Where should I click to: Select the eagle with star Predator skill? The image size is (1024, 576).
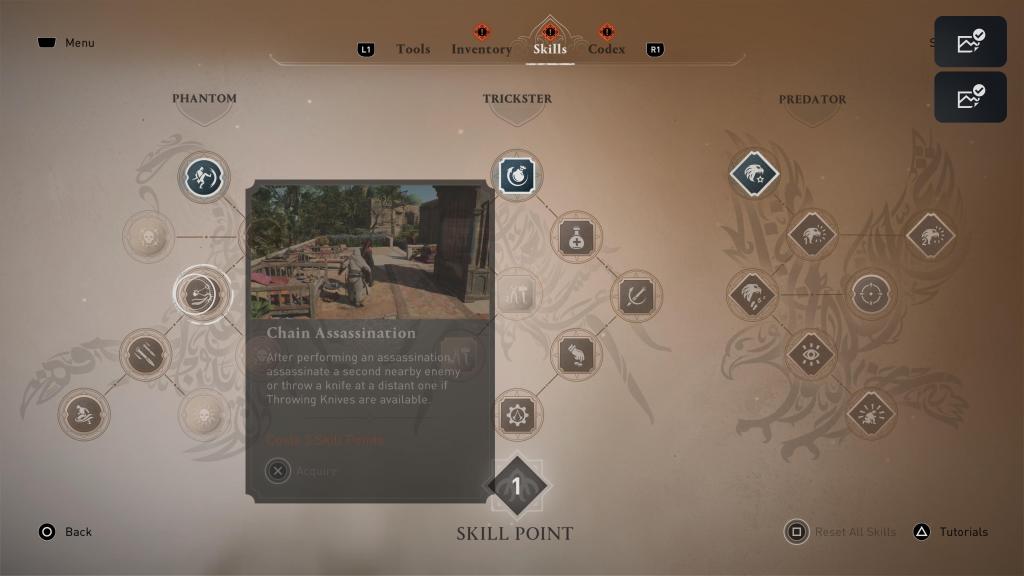click(x=754, y=175)
